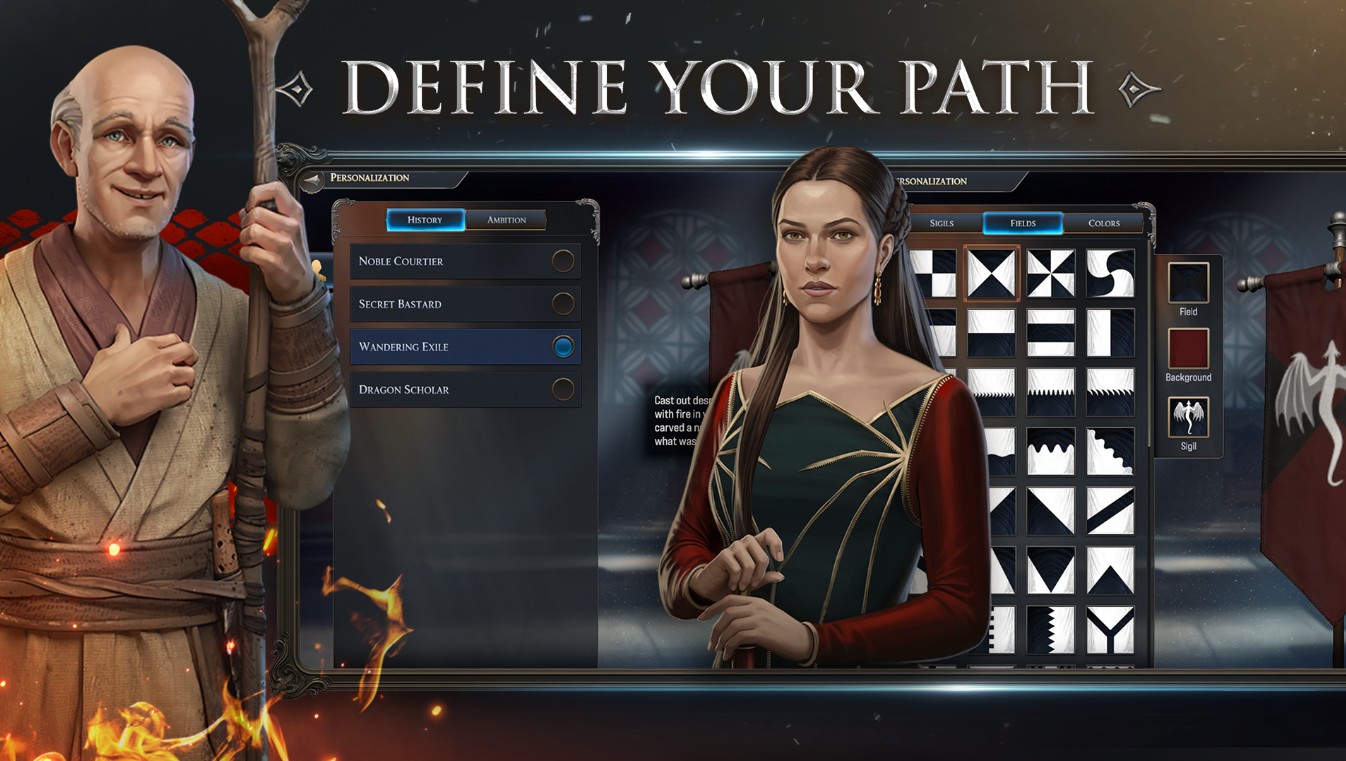Click the Wandering Exile option row

coord(465,346)
